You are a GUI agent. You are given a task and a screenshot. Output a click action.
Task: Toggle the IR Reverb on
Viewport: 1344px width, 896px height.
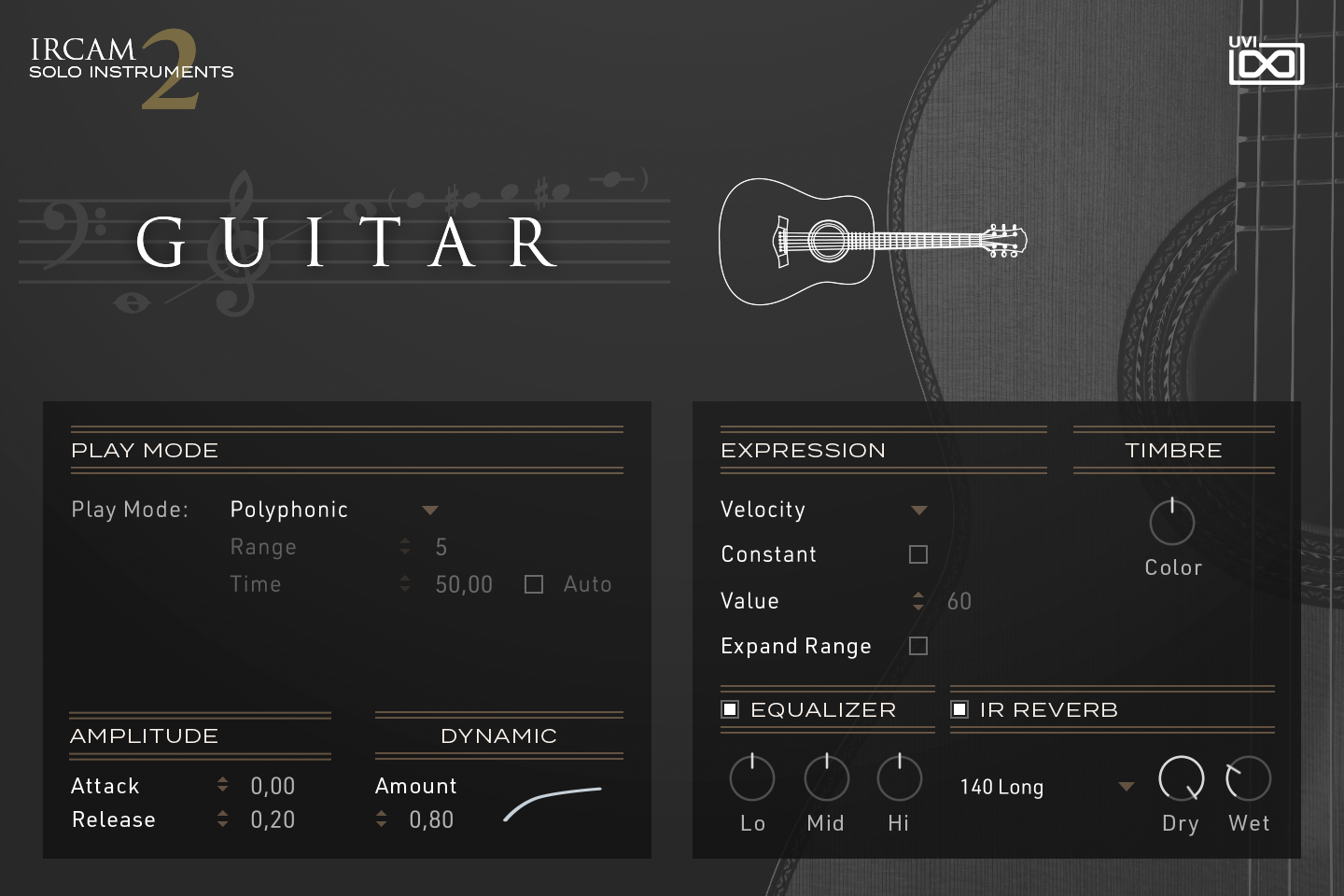click(x=959, y=709)
